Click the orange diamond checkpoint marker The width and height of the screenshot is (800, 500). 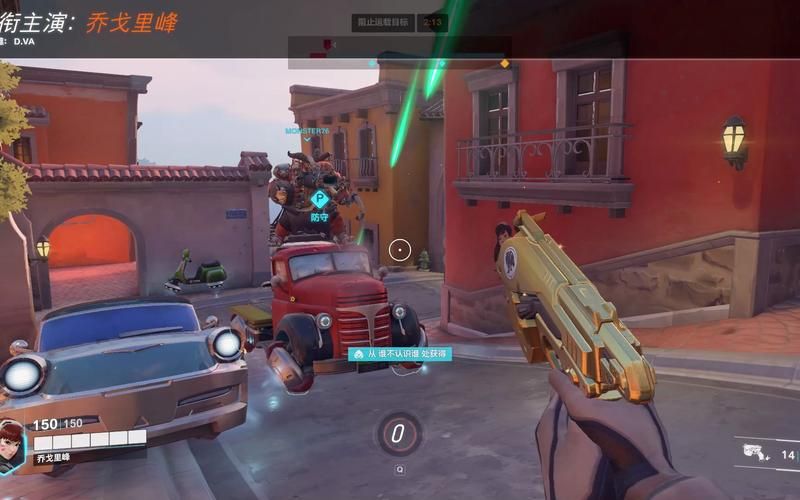click(x=504, y=64)
